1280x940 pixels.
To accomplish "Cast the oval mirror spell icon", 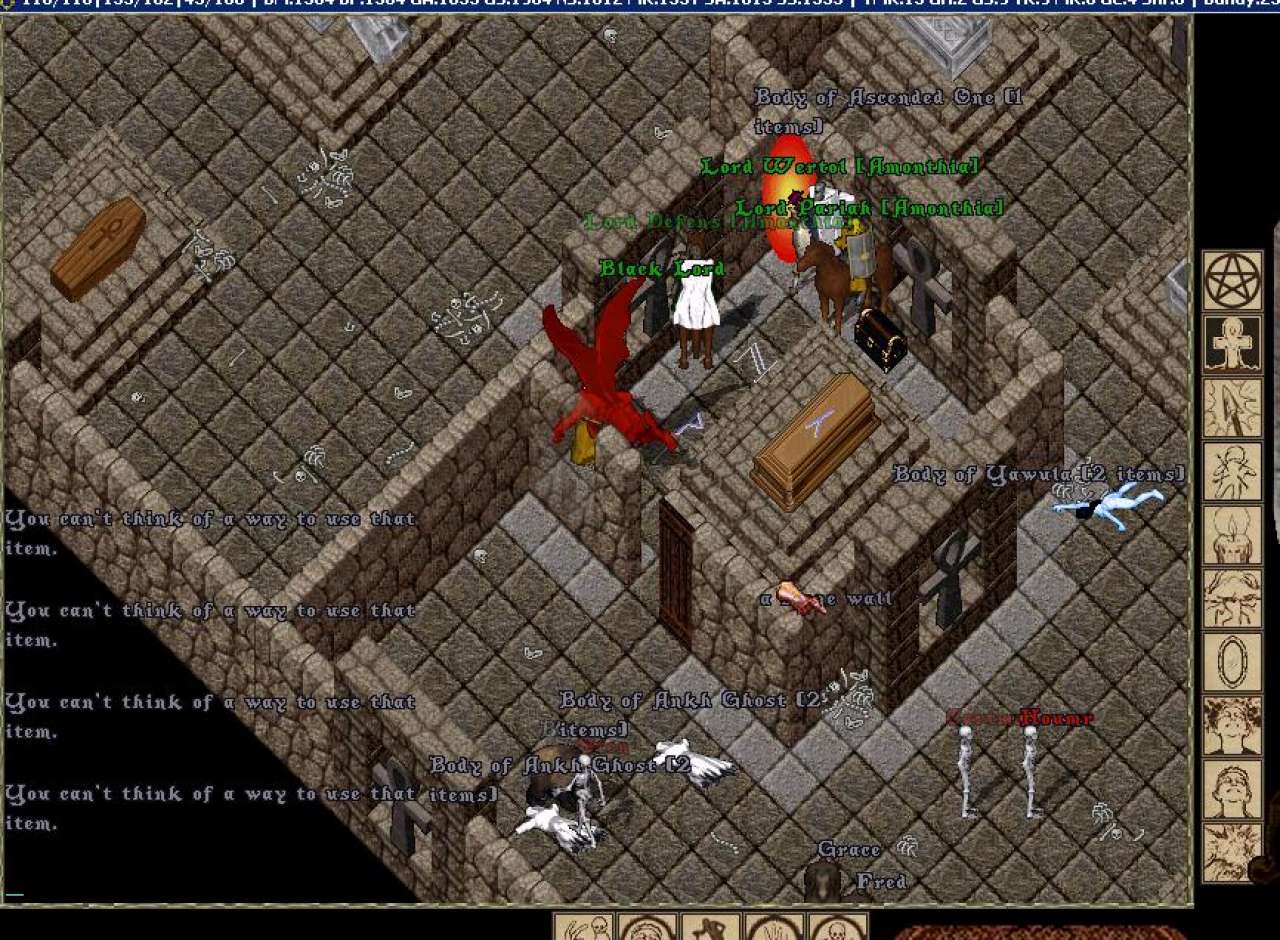I will [x=1232, y=661].
